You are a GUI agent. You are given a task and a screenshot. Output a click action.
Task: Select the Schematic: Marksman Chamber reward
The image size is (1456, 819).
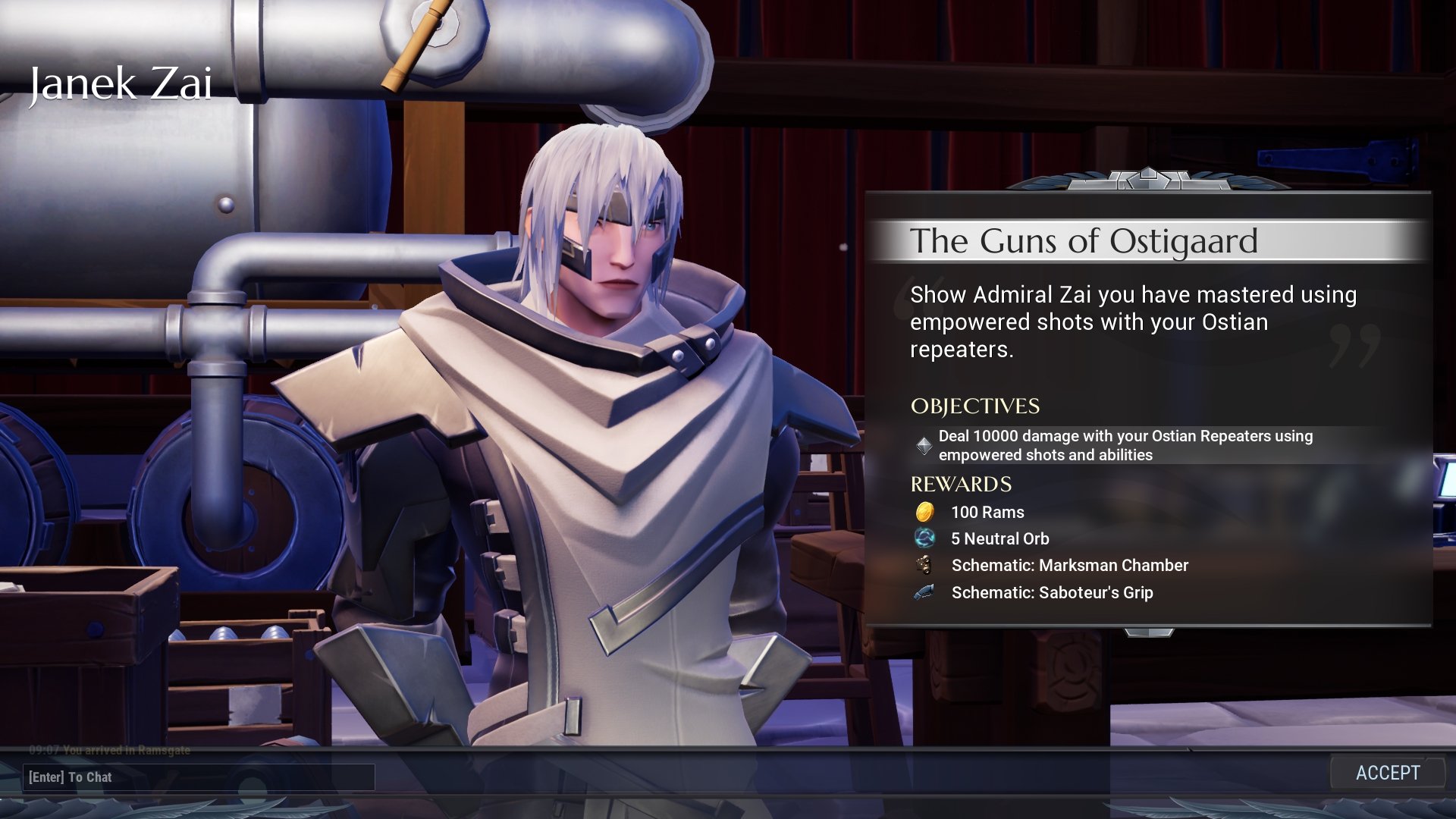(x=1069, y=565)
